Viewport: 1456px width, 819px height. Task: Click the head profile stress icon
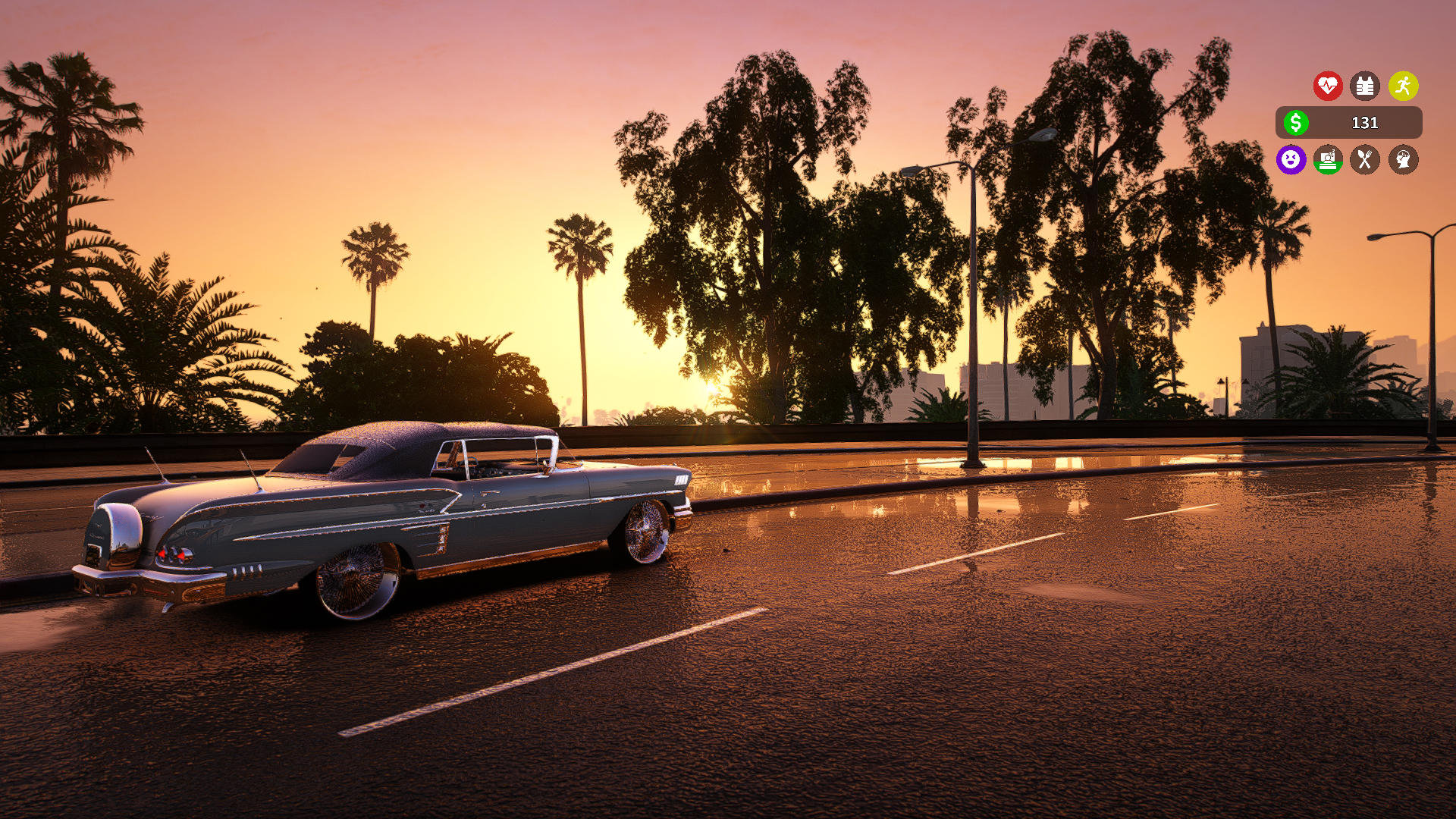point(1403,159)
